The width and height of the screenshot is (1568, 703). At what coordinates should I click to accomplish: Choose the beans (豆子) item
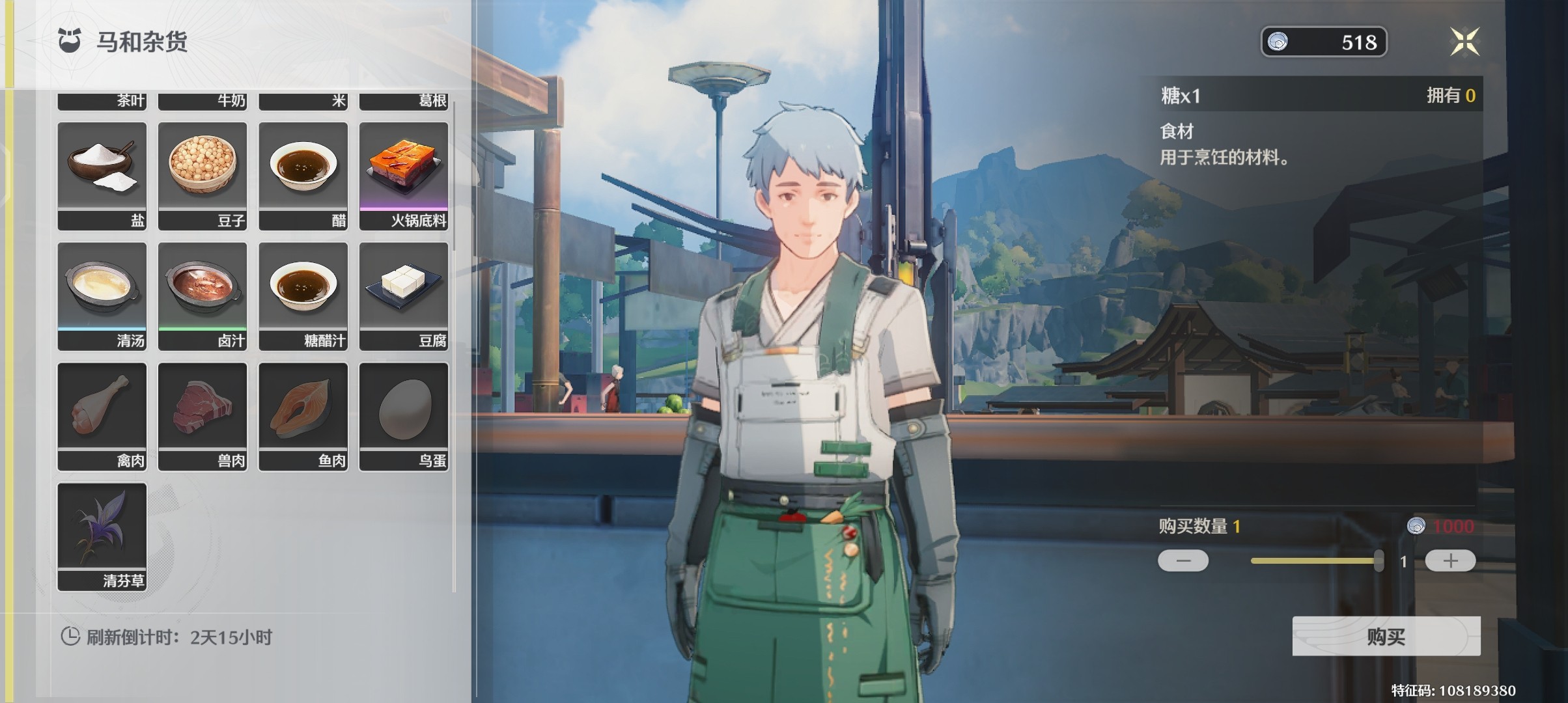(203, 174)
